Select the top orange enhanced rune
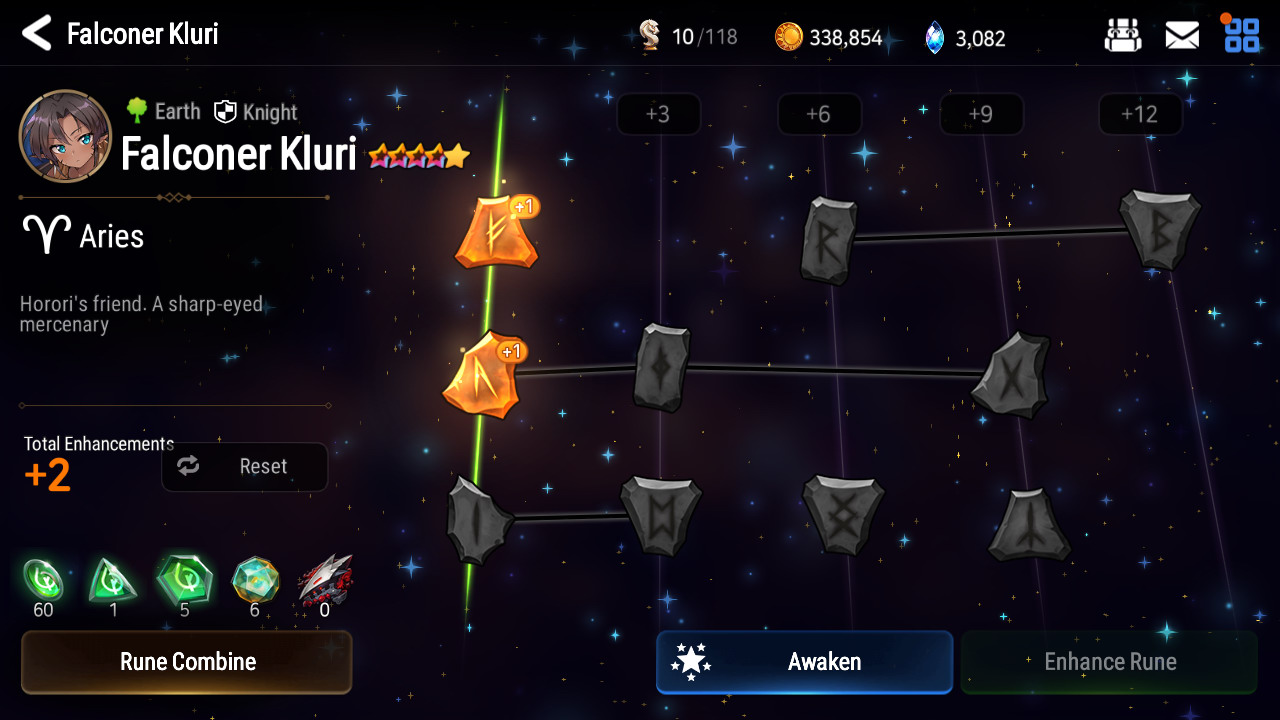Image resolution: width=1280 pixels, height=720 pixels. click(495, 233)
